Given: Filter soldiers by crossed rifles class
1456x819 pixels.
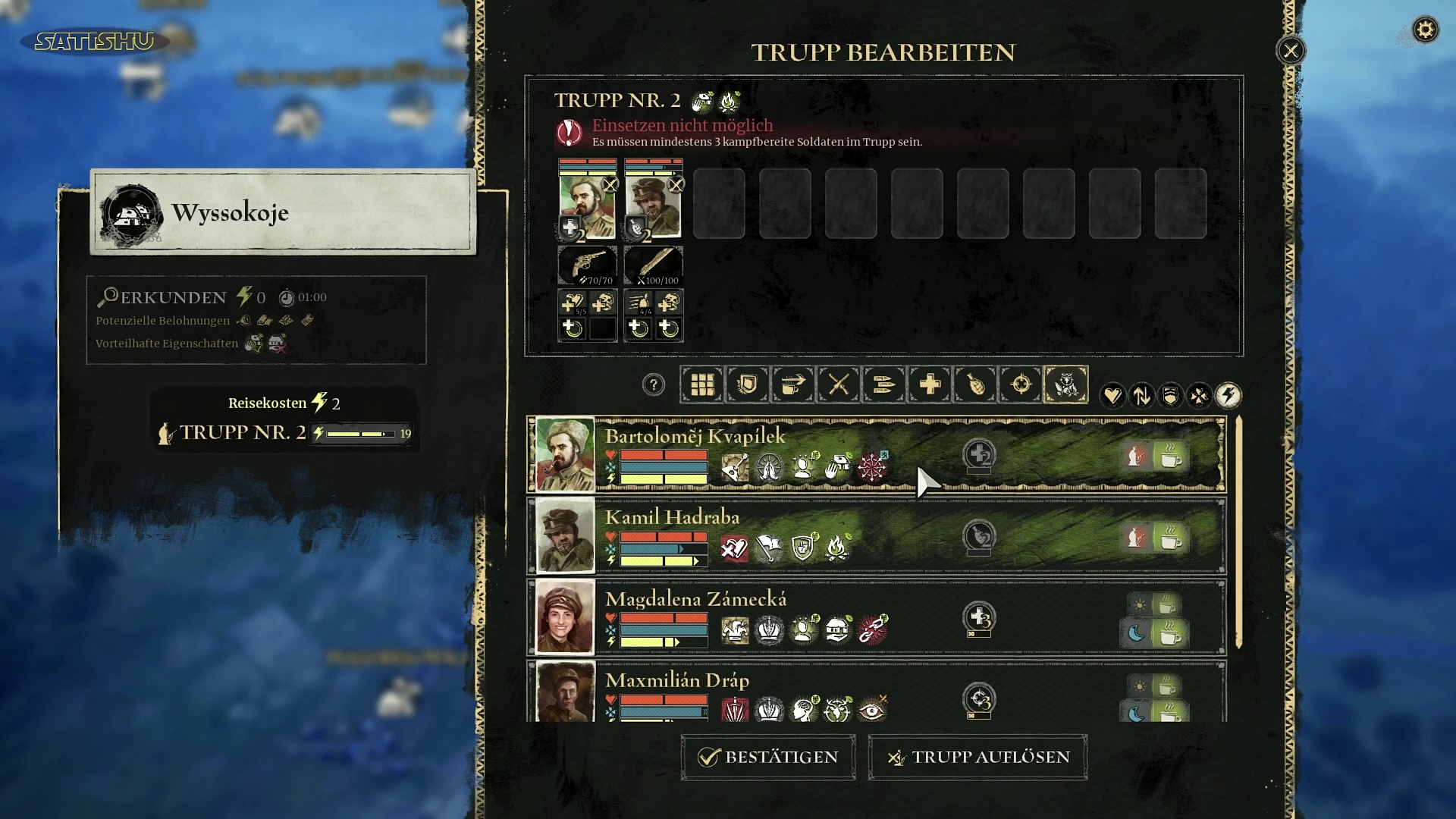Looking at the screenshot, I should click(x=839, y=384).
